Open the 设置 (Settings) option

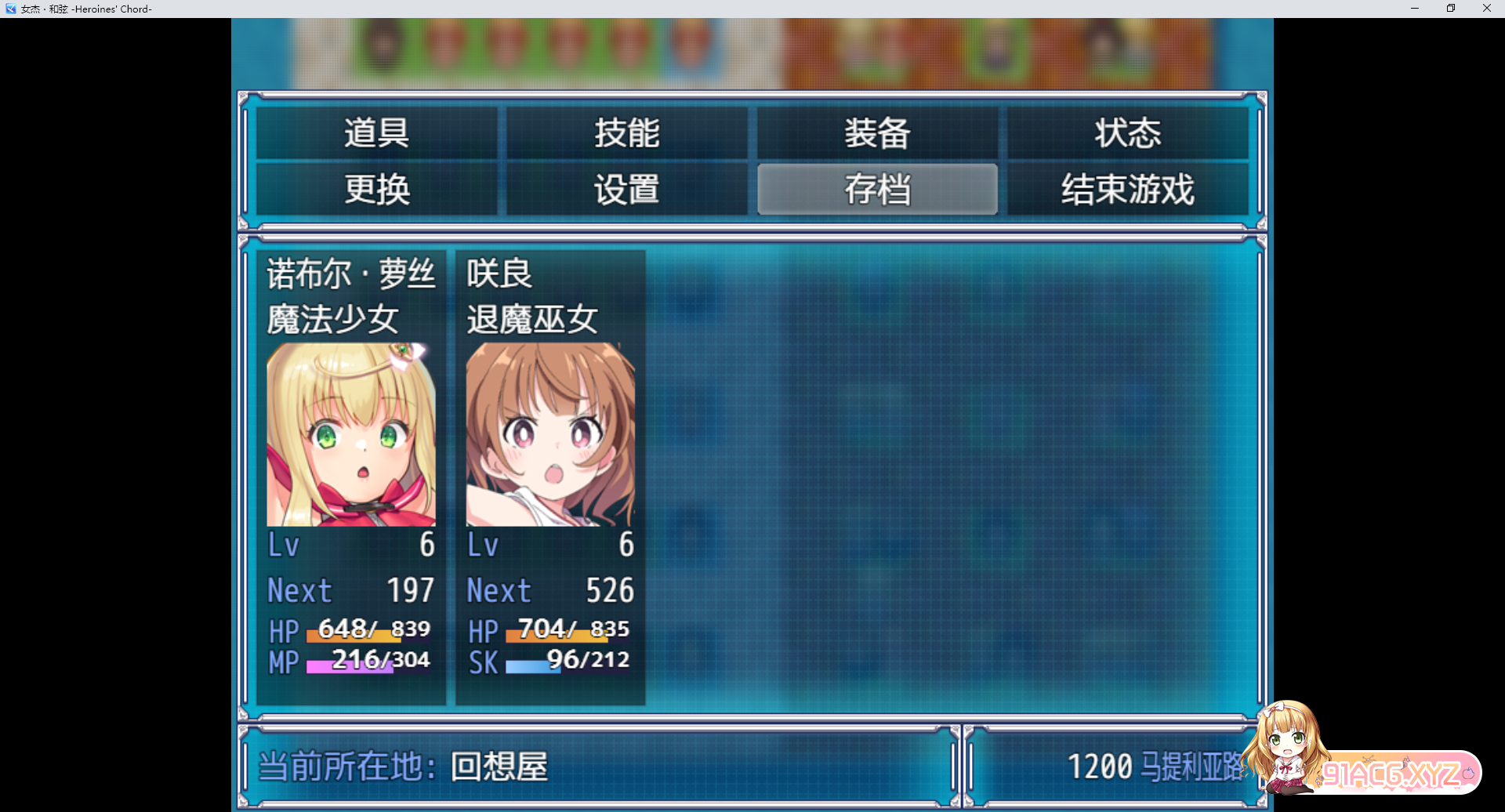point(627,189)
